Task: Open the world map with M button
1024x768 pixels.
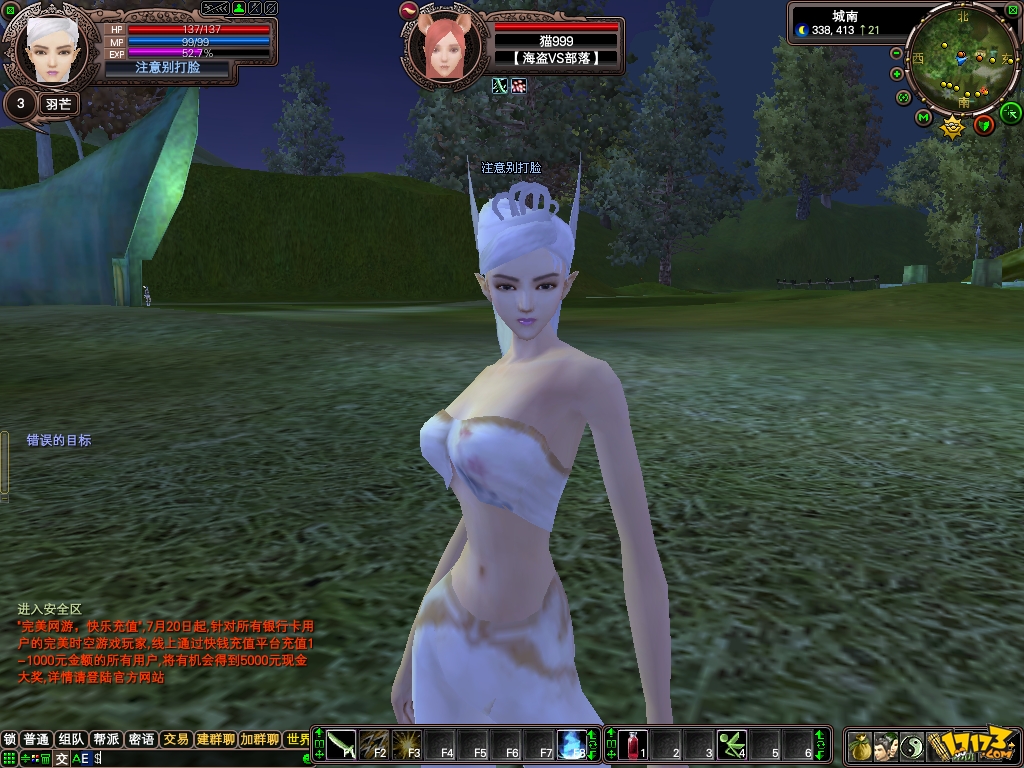Action: [x=923, y=118]
